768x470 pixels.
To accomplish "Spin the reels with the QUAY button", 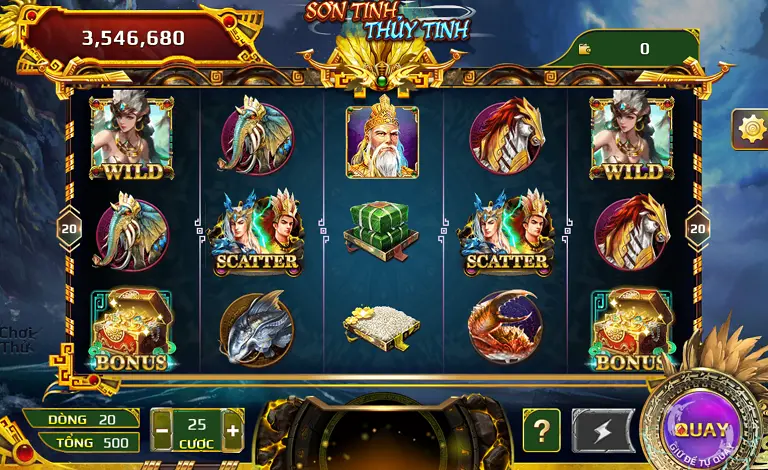I will [701, 428].
